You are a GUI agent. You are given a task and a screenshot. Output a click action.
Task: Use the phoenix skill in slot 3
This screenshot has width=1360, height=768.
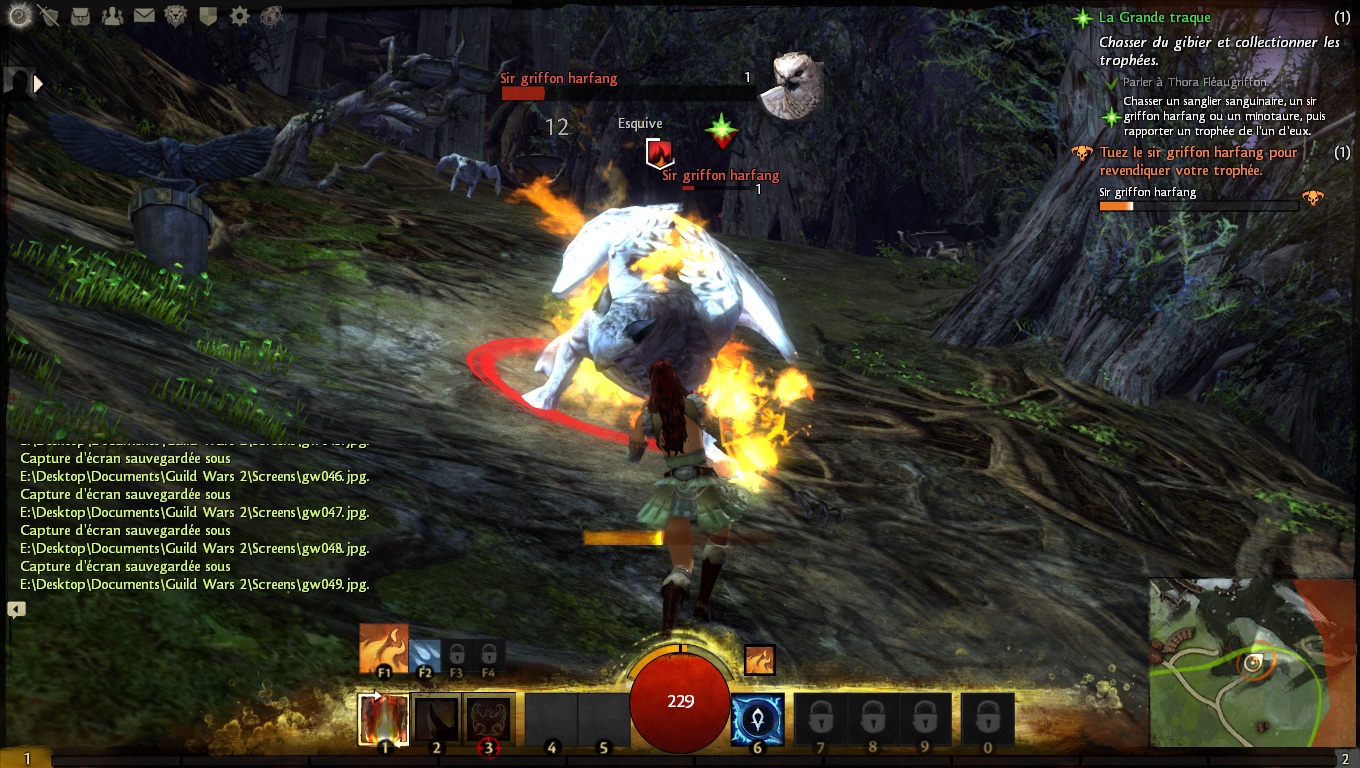point(488,718)
